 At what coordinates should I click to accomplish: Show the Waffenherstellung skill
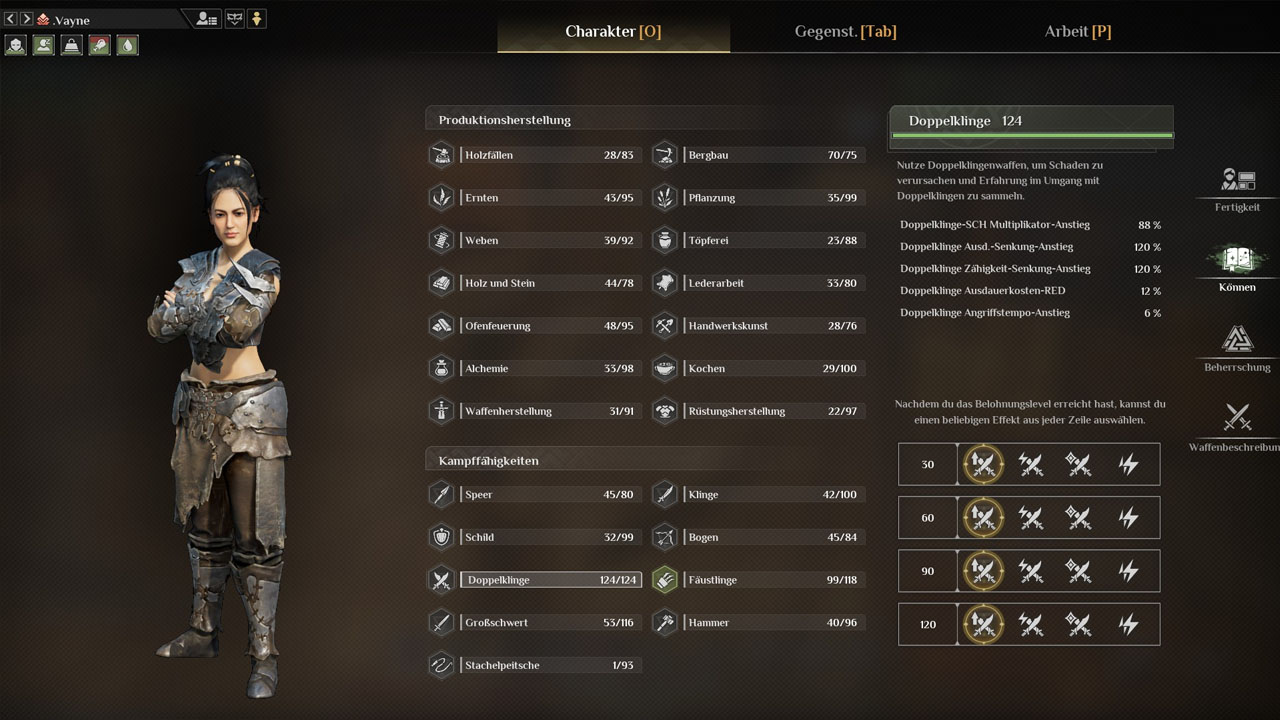tap(549, 411)
